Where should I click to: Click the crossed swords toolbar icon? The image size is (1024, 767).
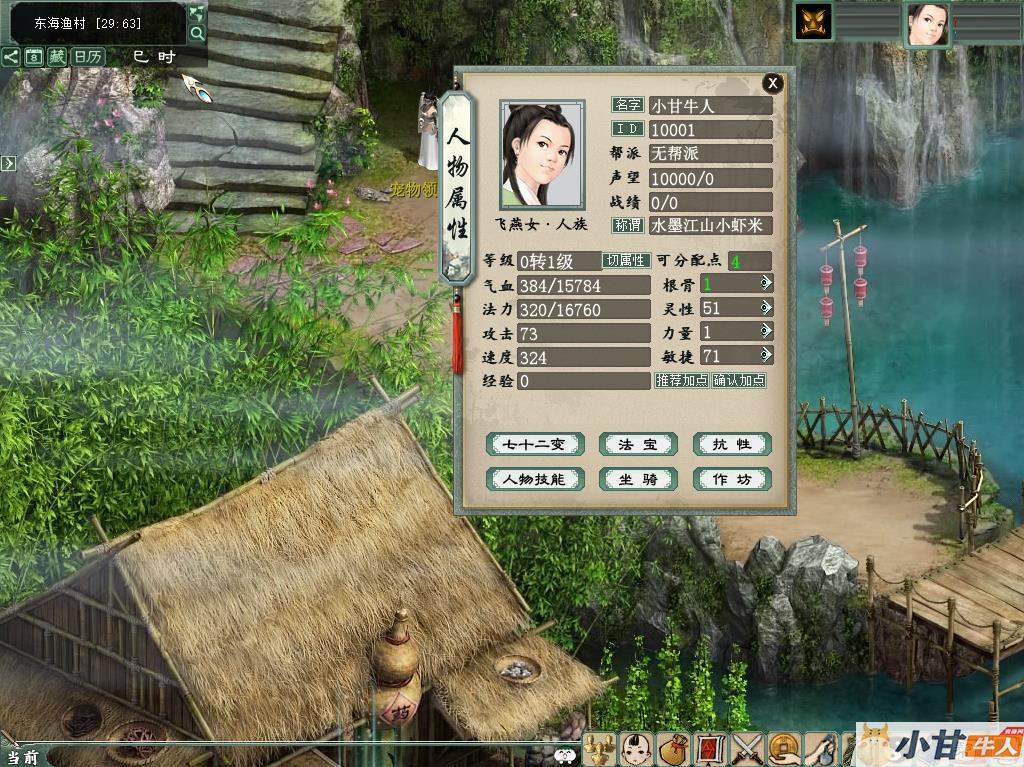747,748
